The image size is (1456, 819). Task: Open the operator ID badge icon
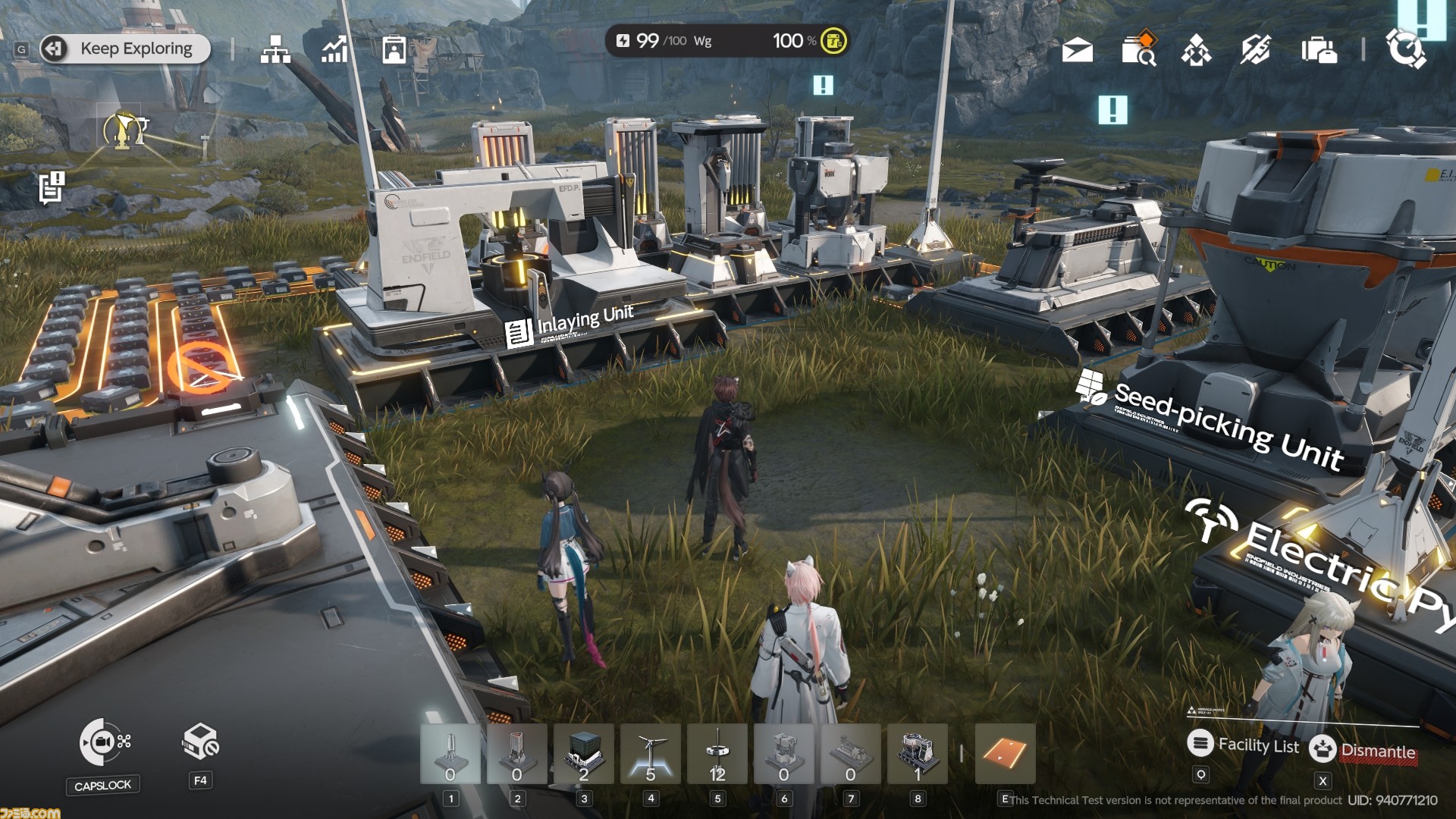[394, 49]
